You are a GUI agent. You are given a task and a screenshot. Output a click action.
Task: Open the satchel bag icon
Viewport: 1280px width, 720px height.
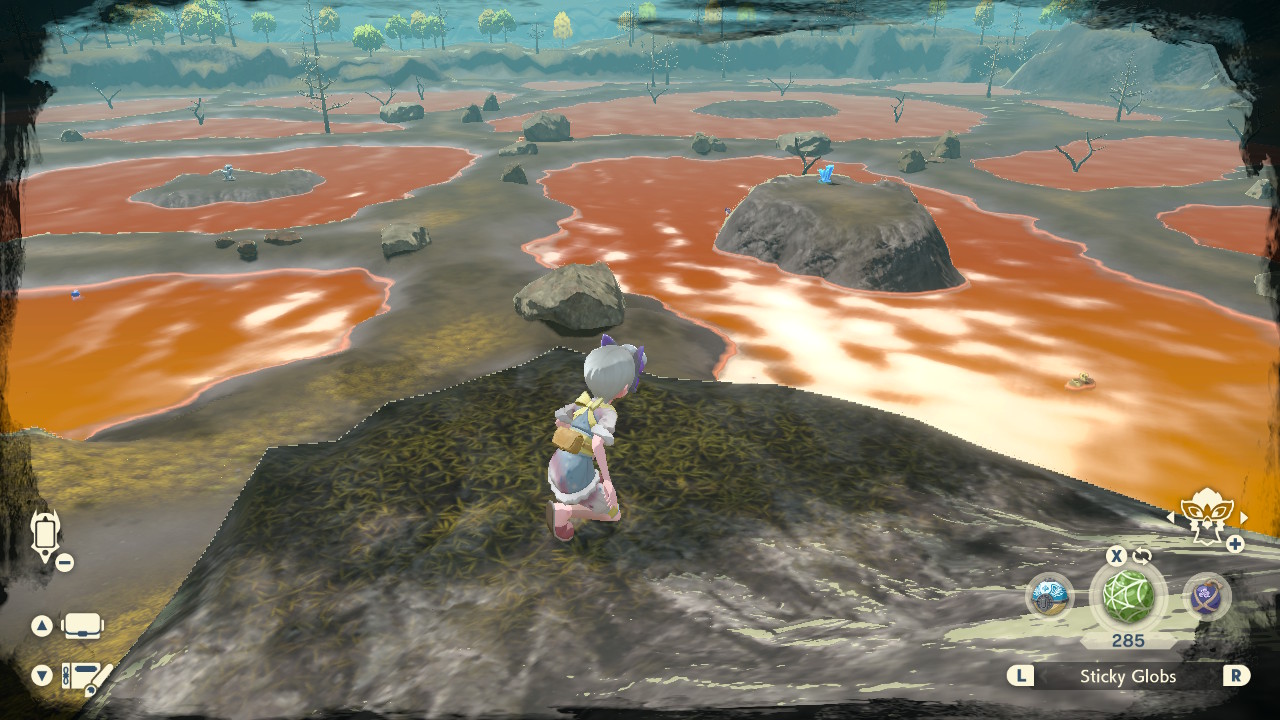(x=82, y=627)
